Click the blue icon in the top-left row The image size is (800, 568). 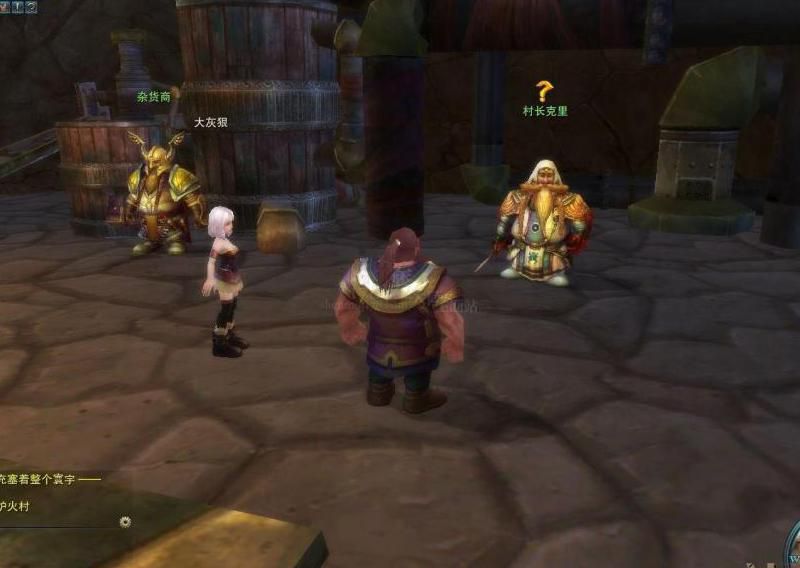pyautogui.click(x=17, y=6)
